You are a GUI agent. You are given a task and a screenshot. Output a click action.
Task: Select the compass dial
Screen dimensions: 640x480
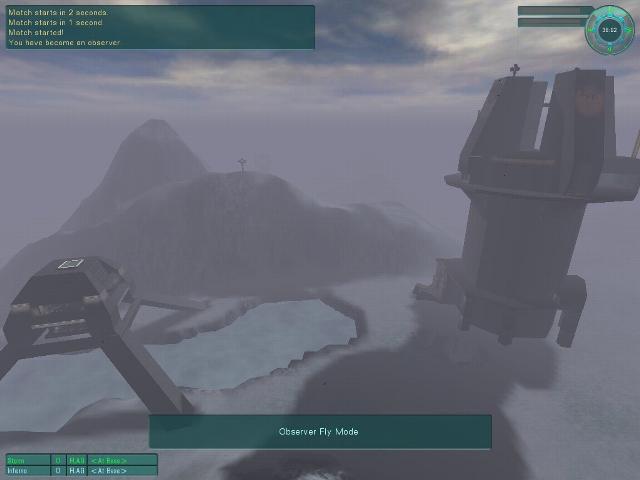[x=609, y=30]
